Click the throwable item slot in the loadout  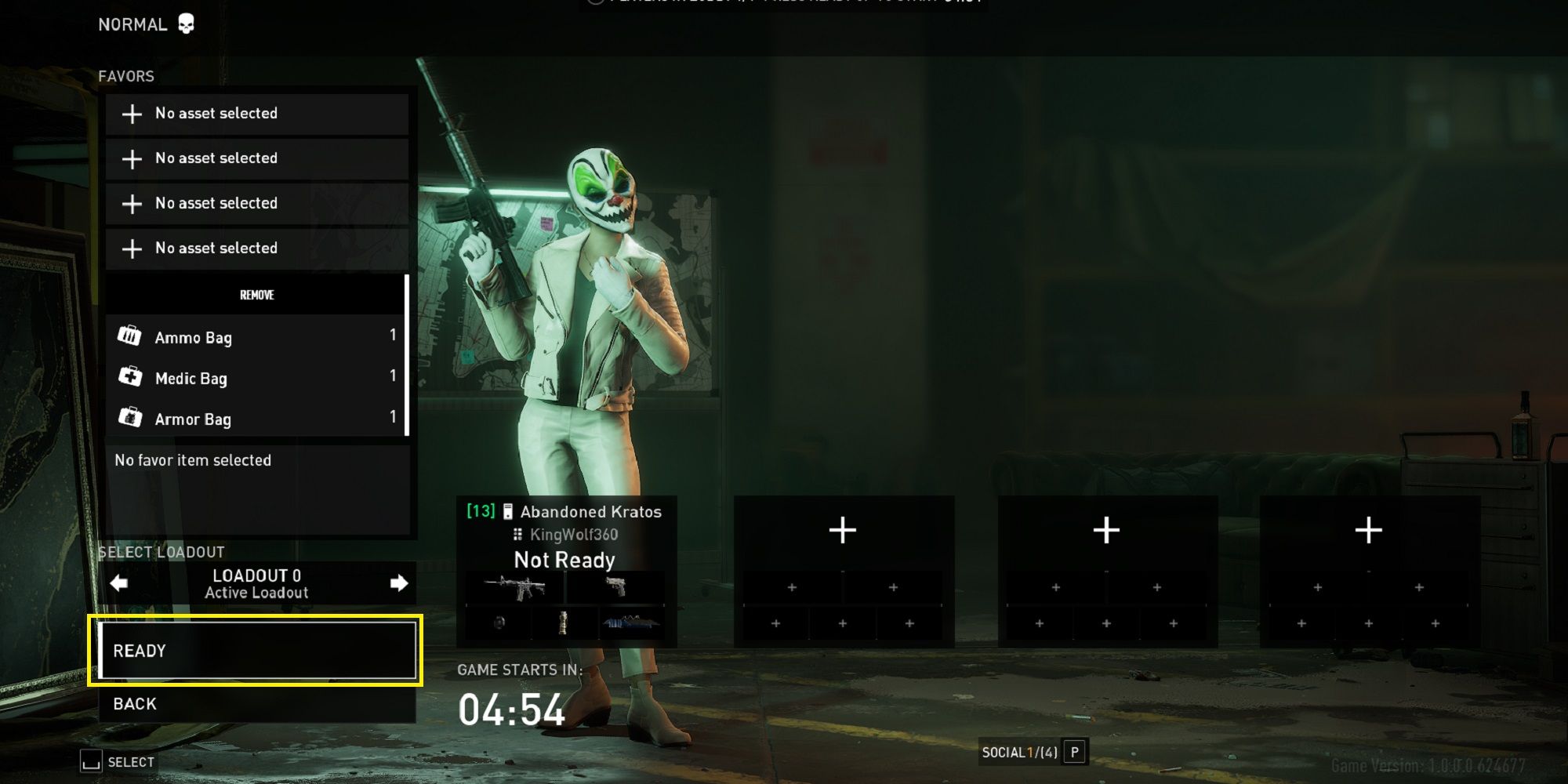499,623
